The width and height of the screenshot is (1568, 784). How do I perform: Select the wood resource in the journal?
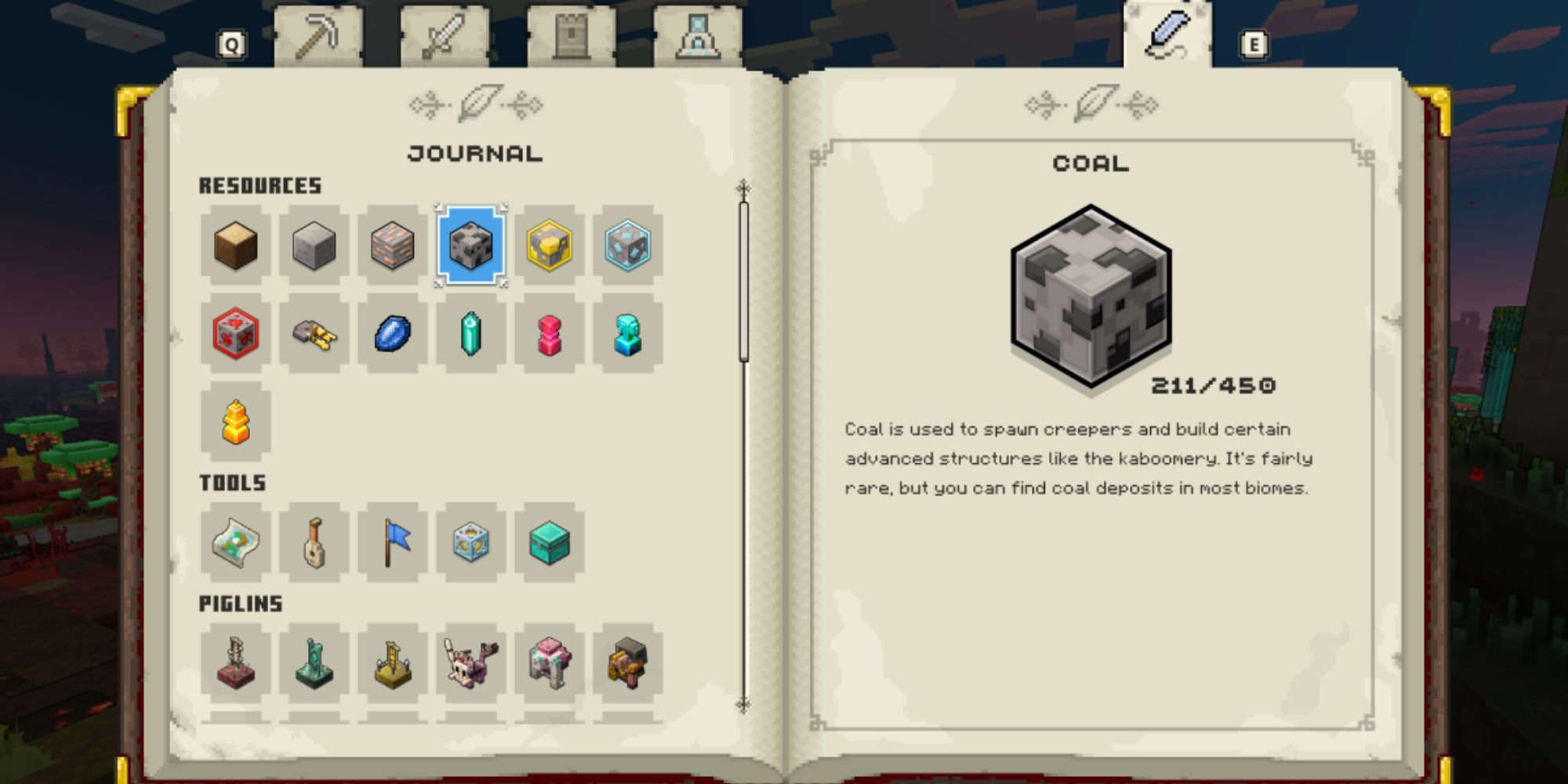pyautogui.click(x=237, y=245)
